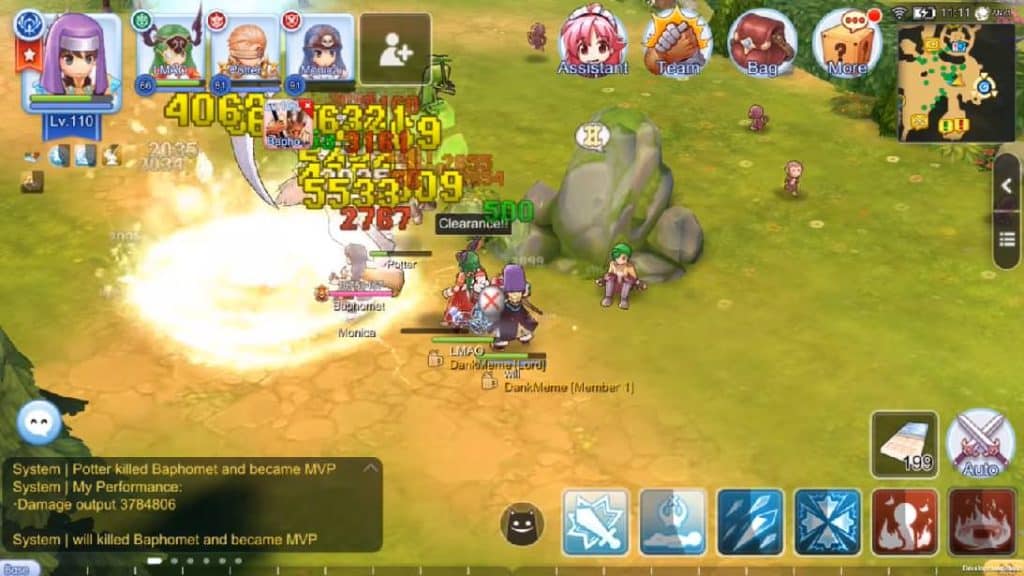This screenshot has width=1024, height=576.
Task: Use the greyed-out dash skill
Action: point(673,522)
